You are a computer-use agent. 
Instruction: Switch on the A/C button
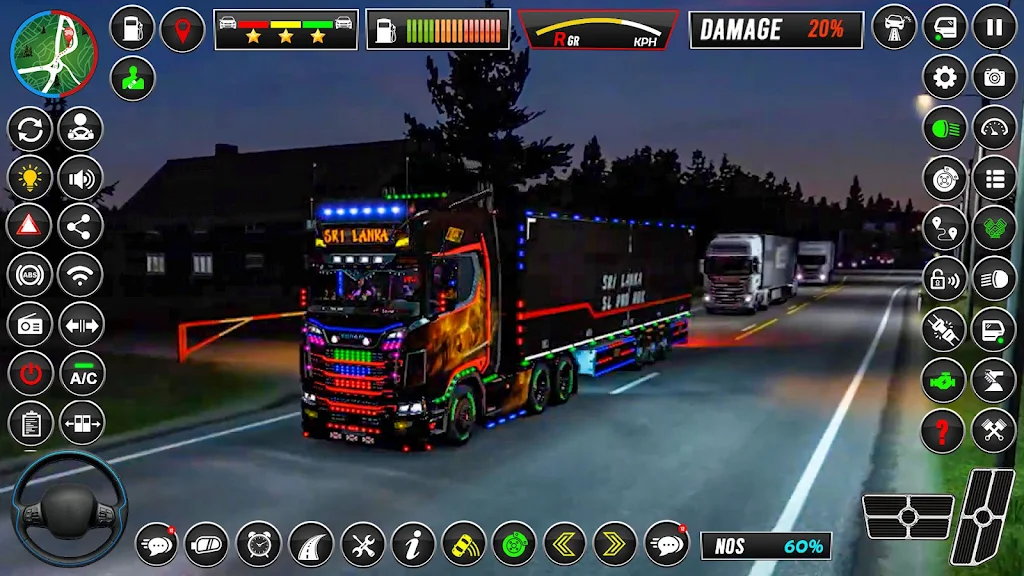coord(82,374)
